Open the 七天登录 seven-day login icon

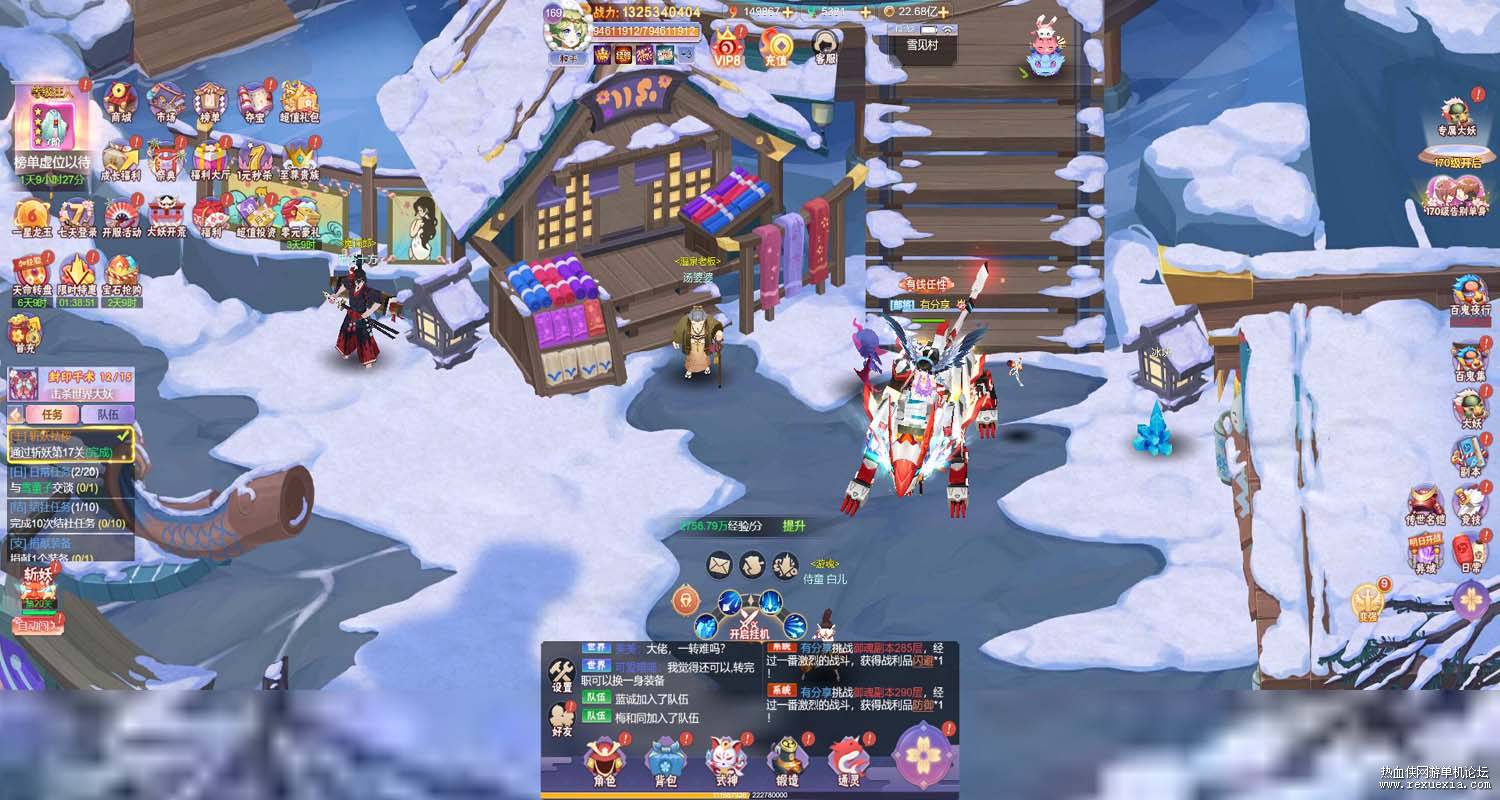click(77, 215)
